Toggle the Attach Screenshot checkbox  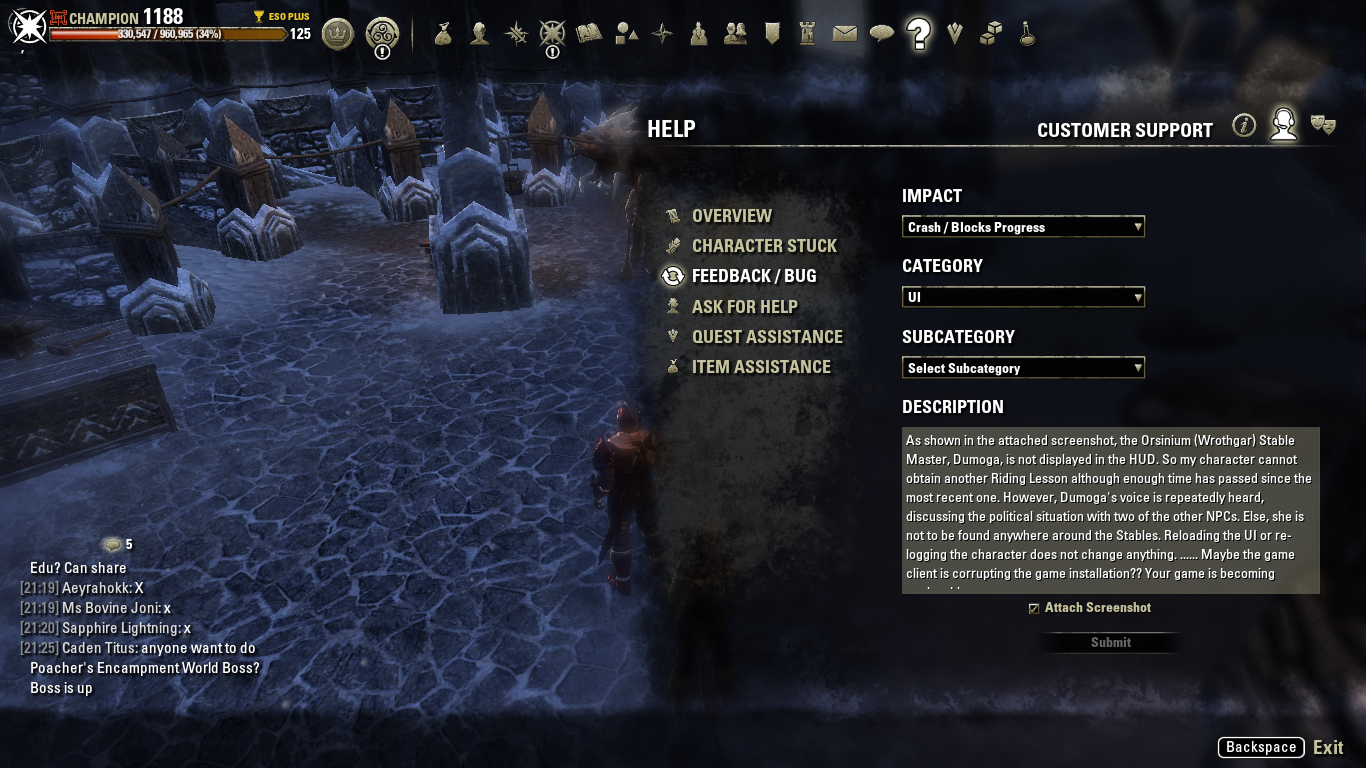tap(1034, 608)
